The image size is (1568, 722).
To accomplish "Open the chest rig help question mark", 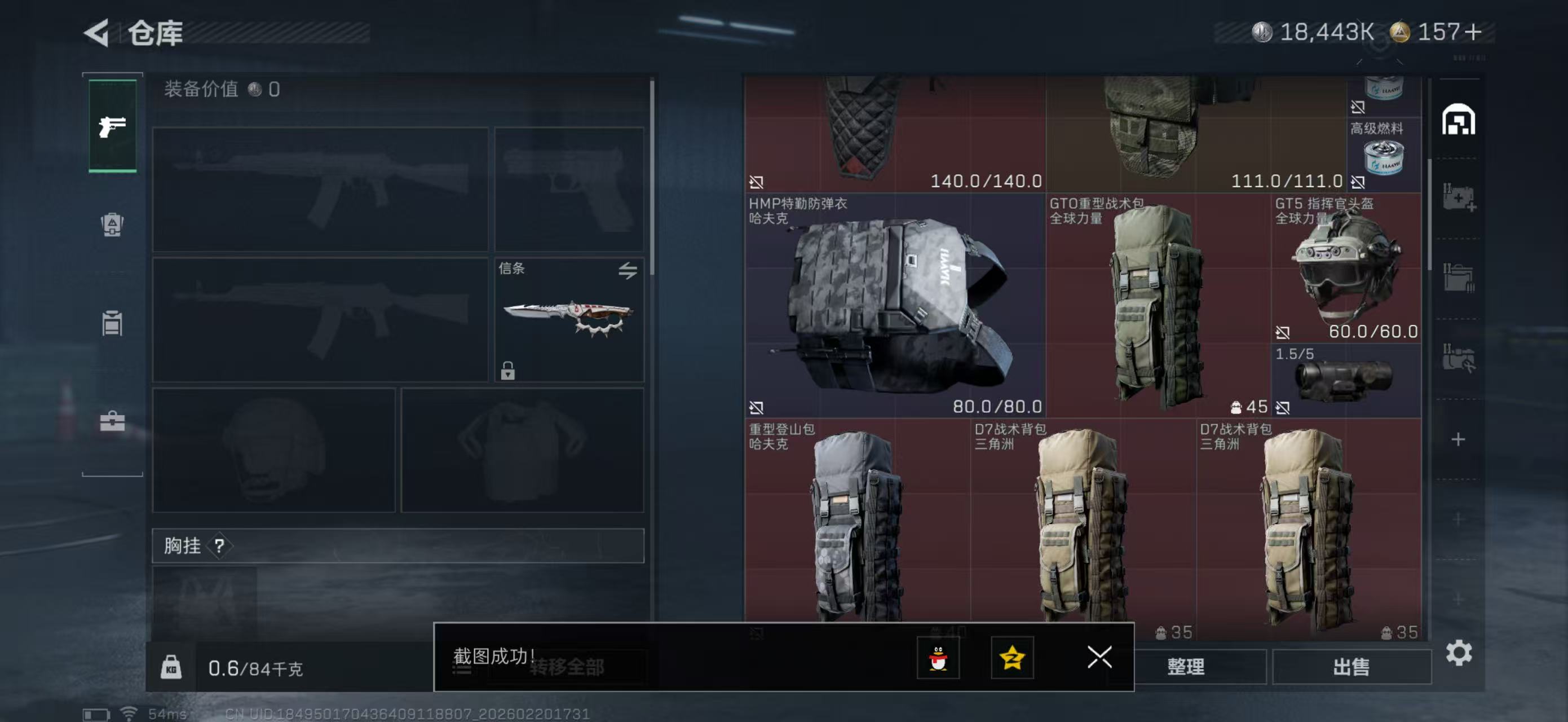I will click(x=219, y=545).
